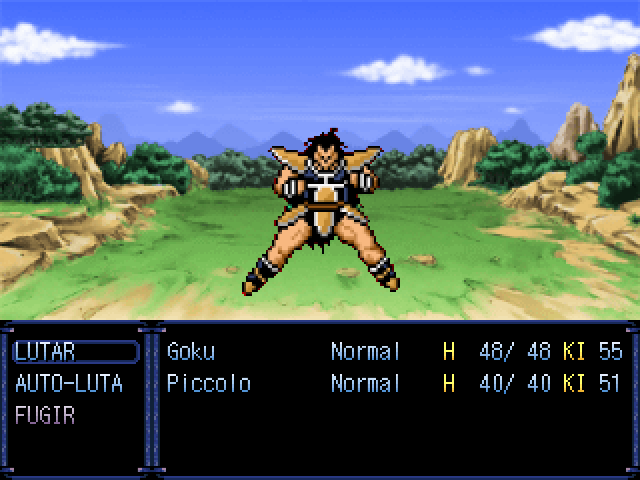Choose the AUTO-LUTA command

69,384
